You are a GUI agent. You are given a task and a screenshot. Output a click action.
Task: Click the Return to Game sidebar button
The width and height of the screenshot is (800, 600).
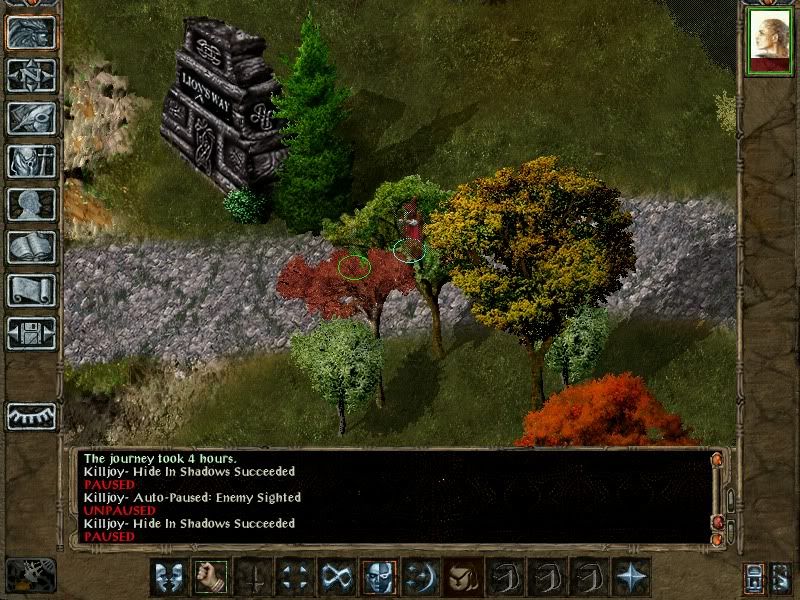[x=31, y=32]
